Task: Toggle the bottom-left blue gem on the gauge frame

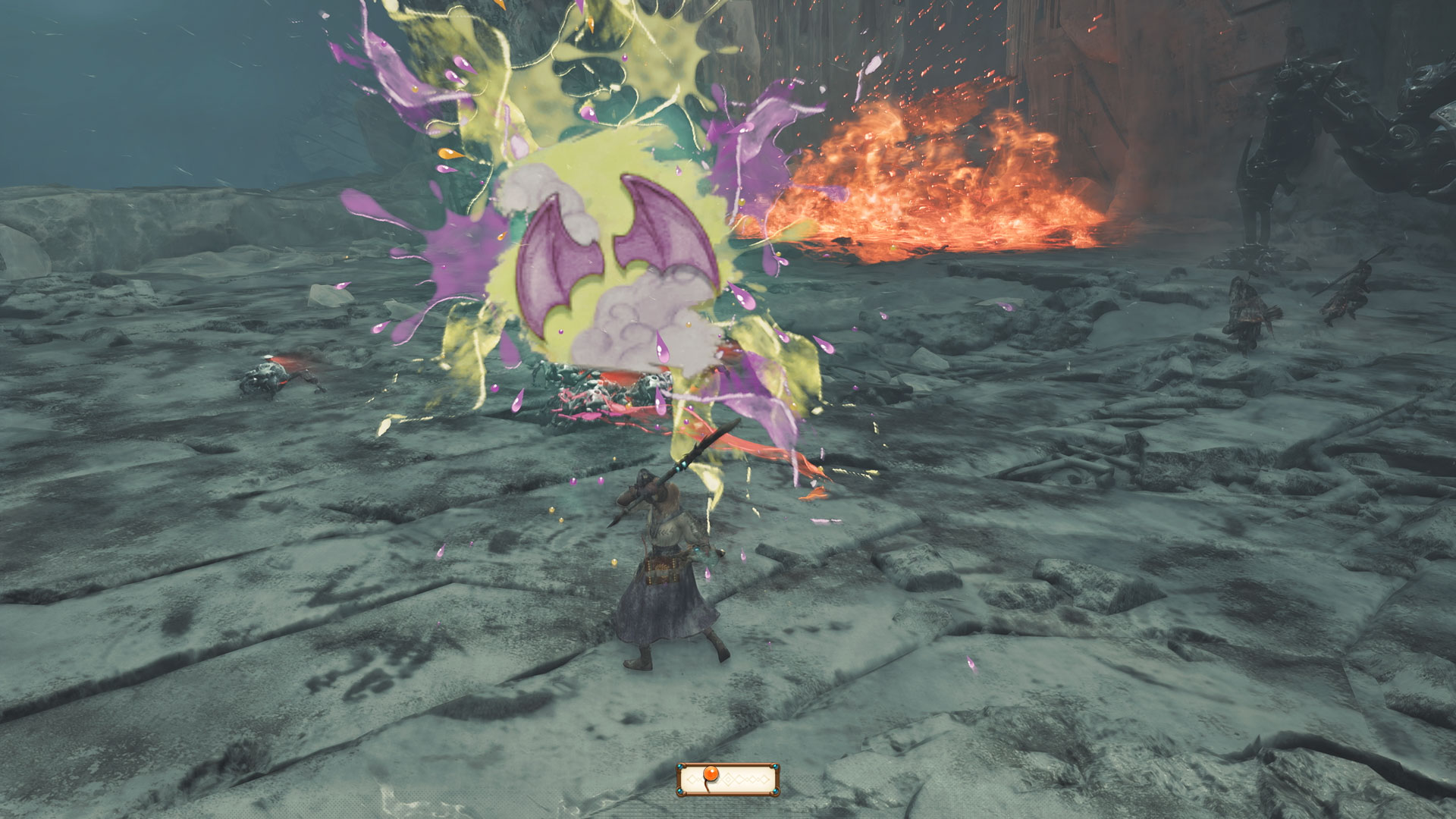Action: coord(680,791)
